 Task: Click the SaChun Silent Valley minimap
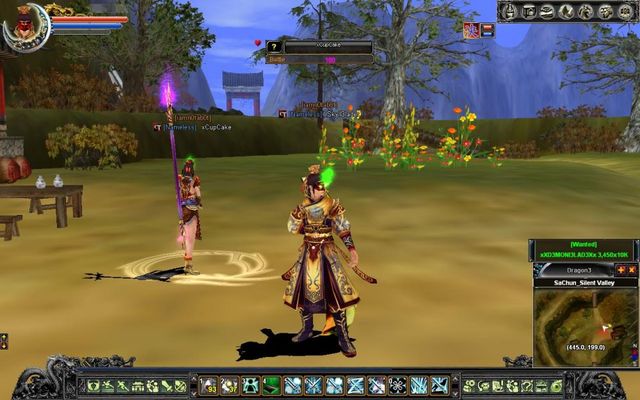tap(585, 327)
